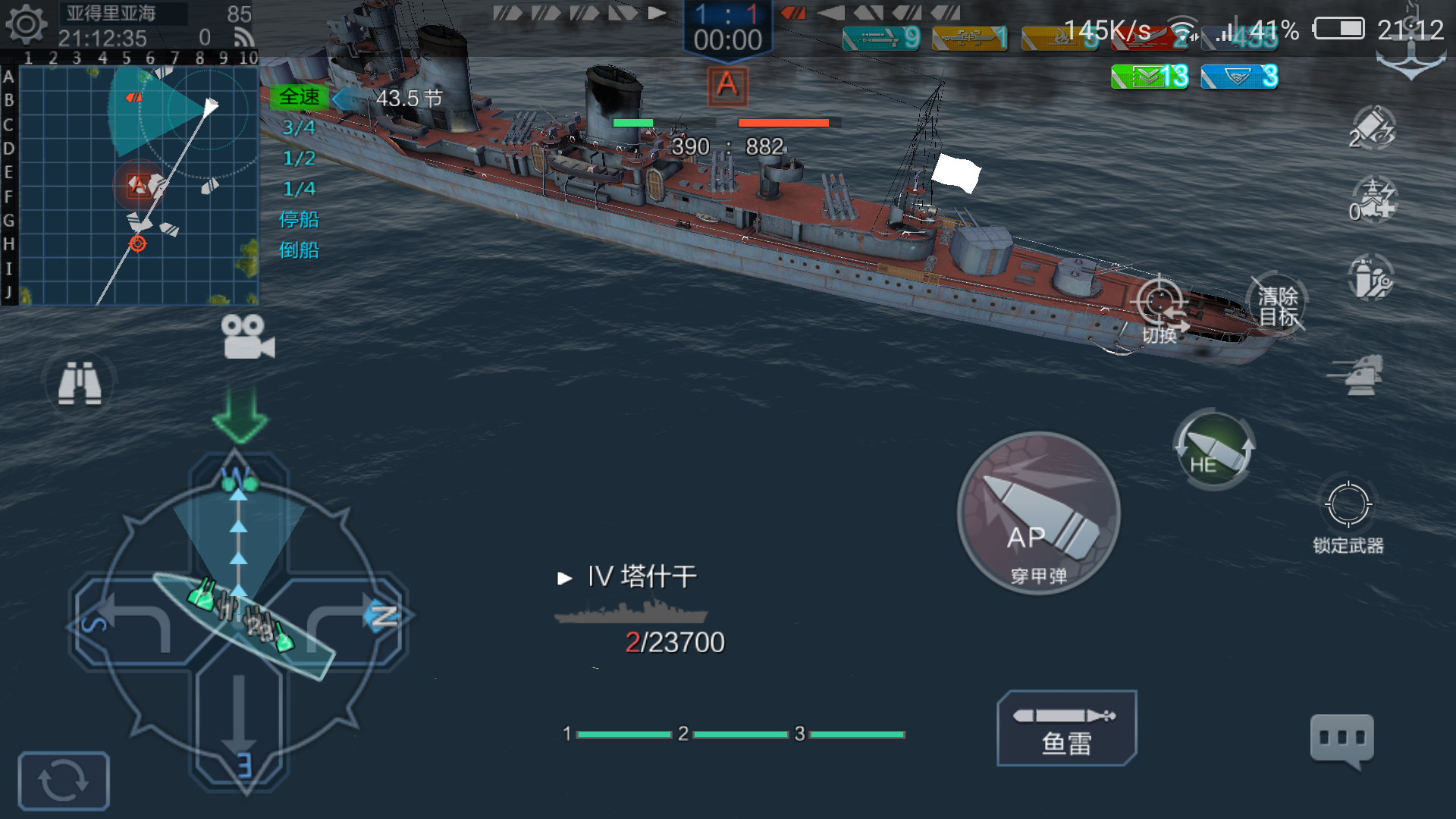The image size is (1456, 819).
Task: Open the settings gear at top left
Action: click(x=27, y=25)
